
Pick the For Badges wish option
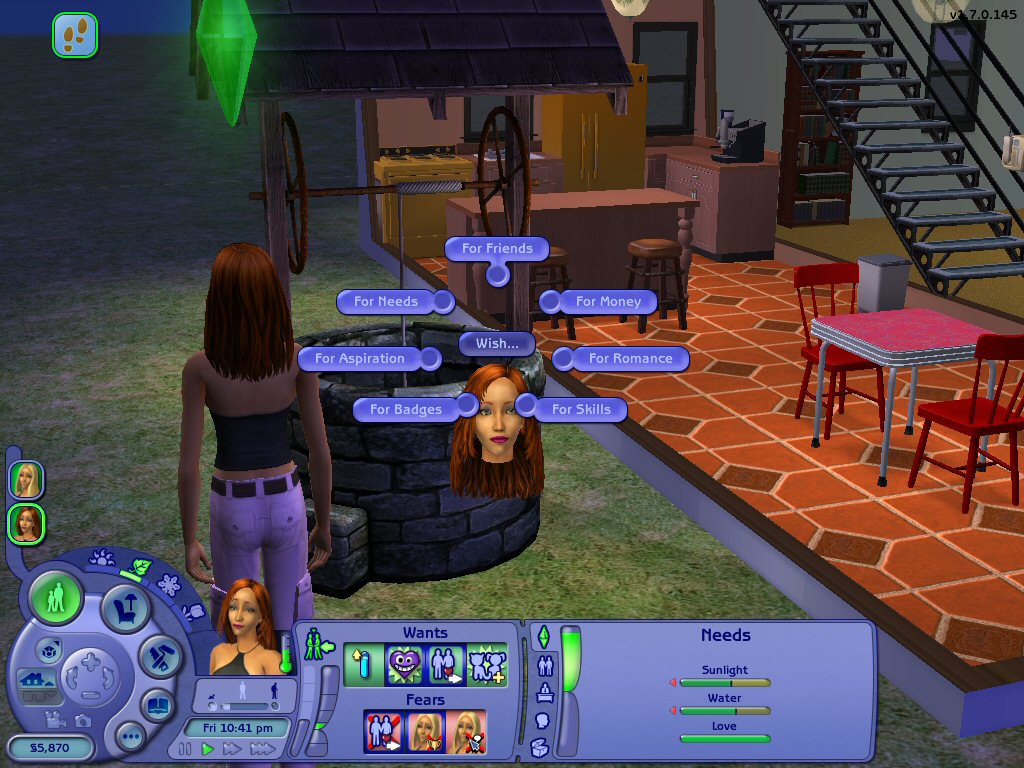coord(406,409)
